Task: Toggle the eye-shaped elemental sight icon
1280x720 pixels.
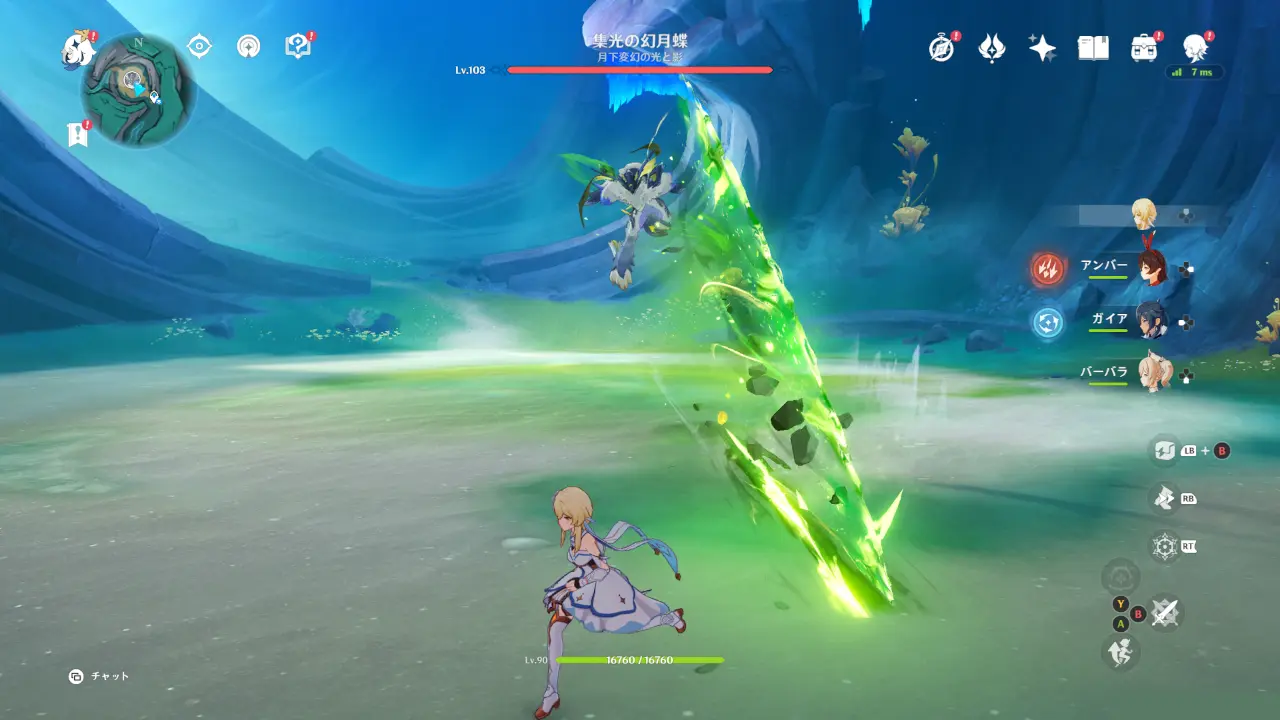Action: coord(199,46)
